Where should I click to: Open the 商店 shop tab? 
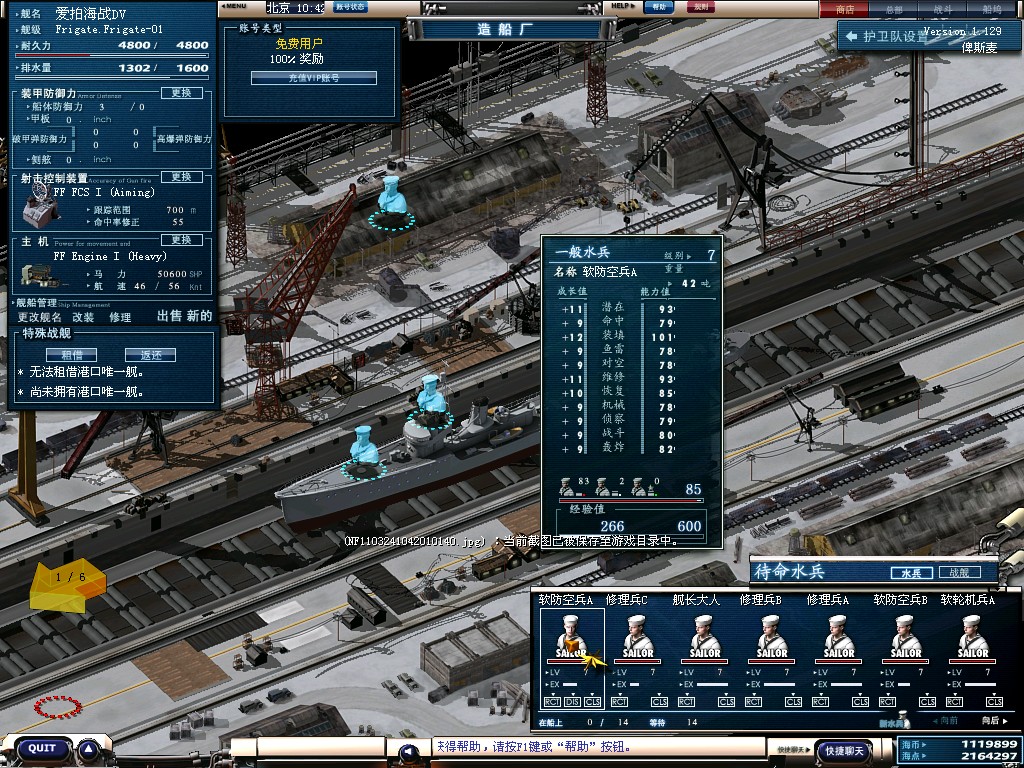pos(845,9)
